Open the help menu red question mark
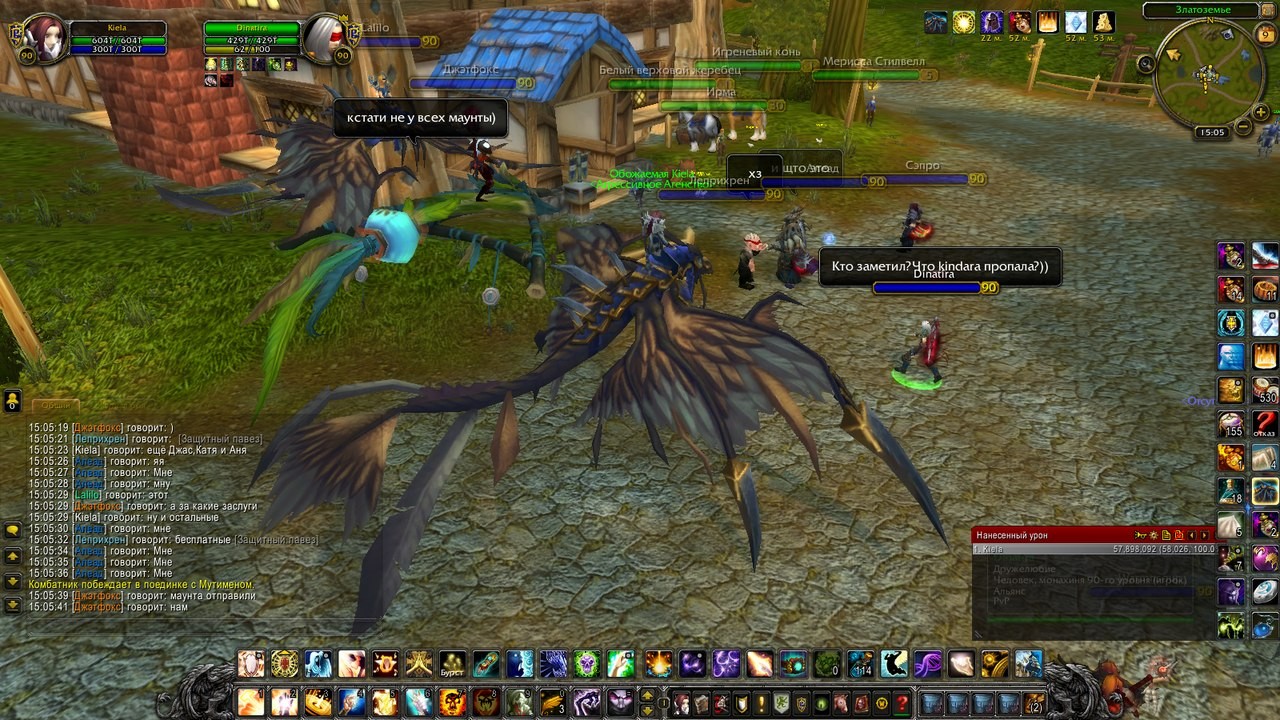Viewport: 1280px width, 720px height. [x=902, y=703]
